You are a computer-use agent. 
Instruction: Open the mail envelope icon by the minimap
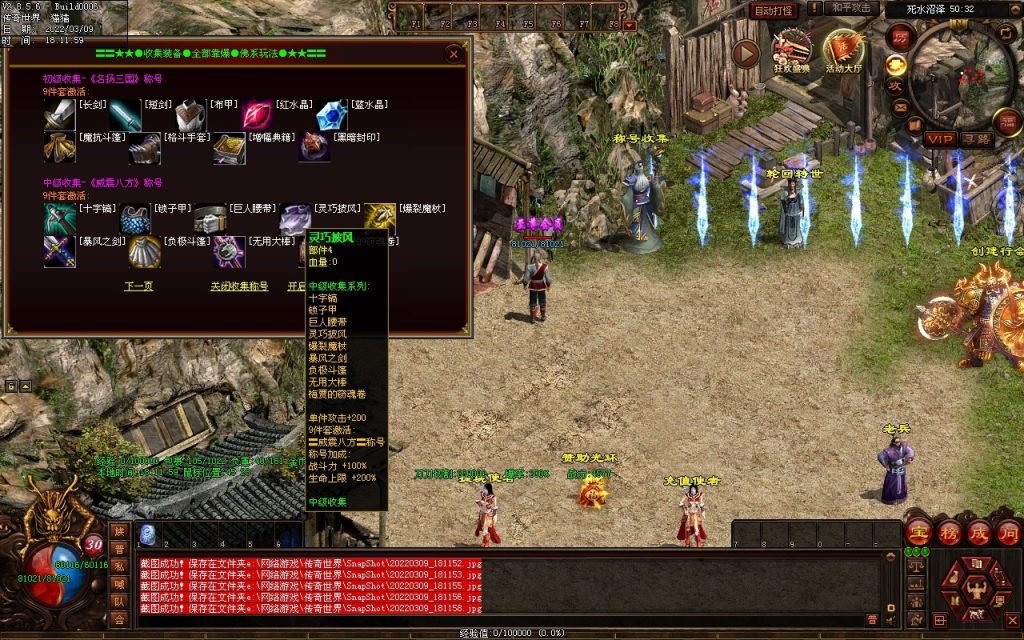[x=901, y=107]
